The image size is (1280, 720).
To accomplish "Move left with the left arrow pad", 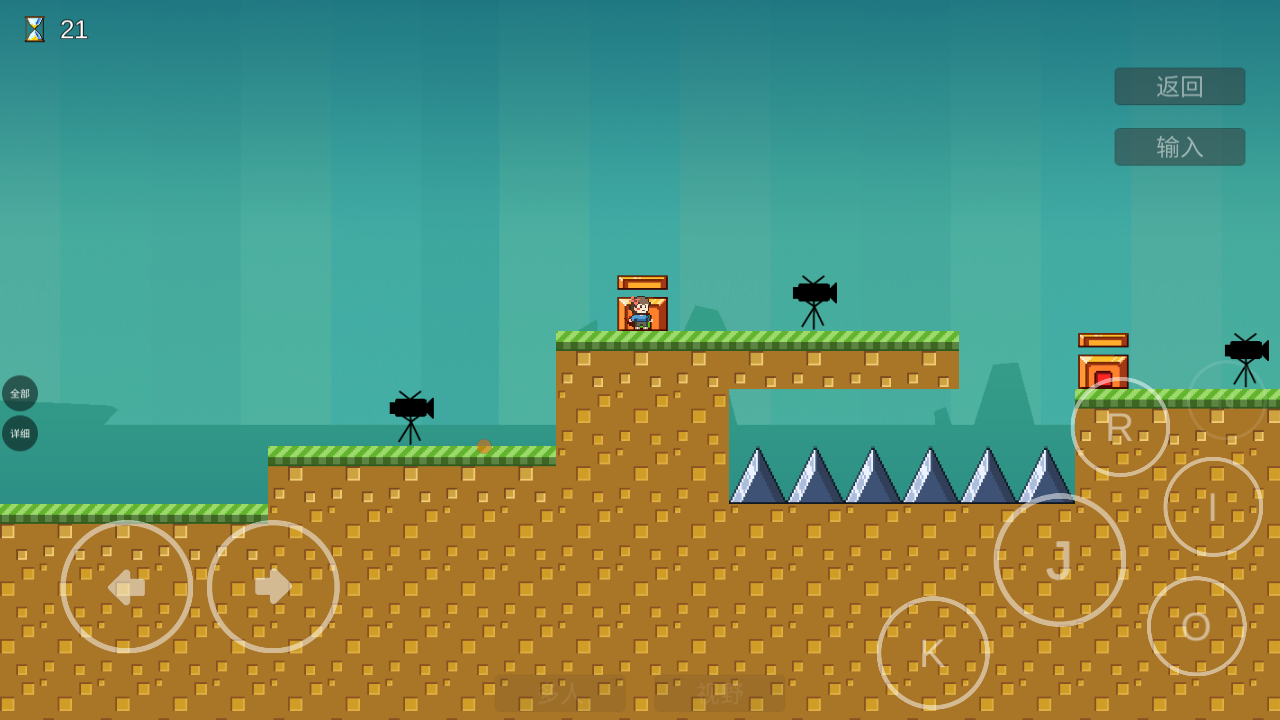I will click(127, 587).
